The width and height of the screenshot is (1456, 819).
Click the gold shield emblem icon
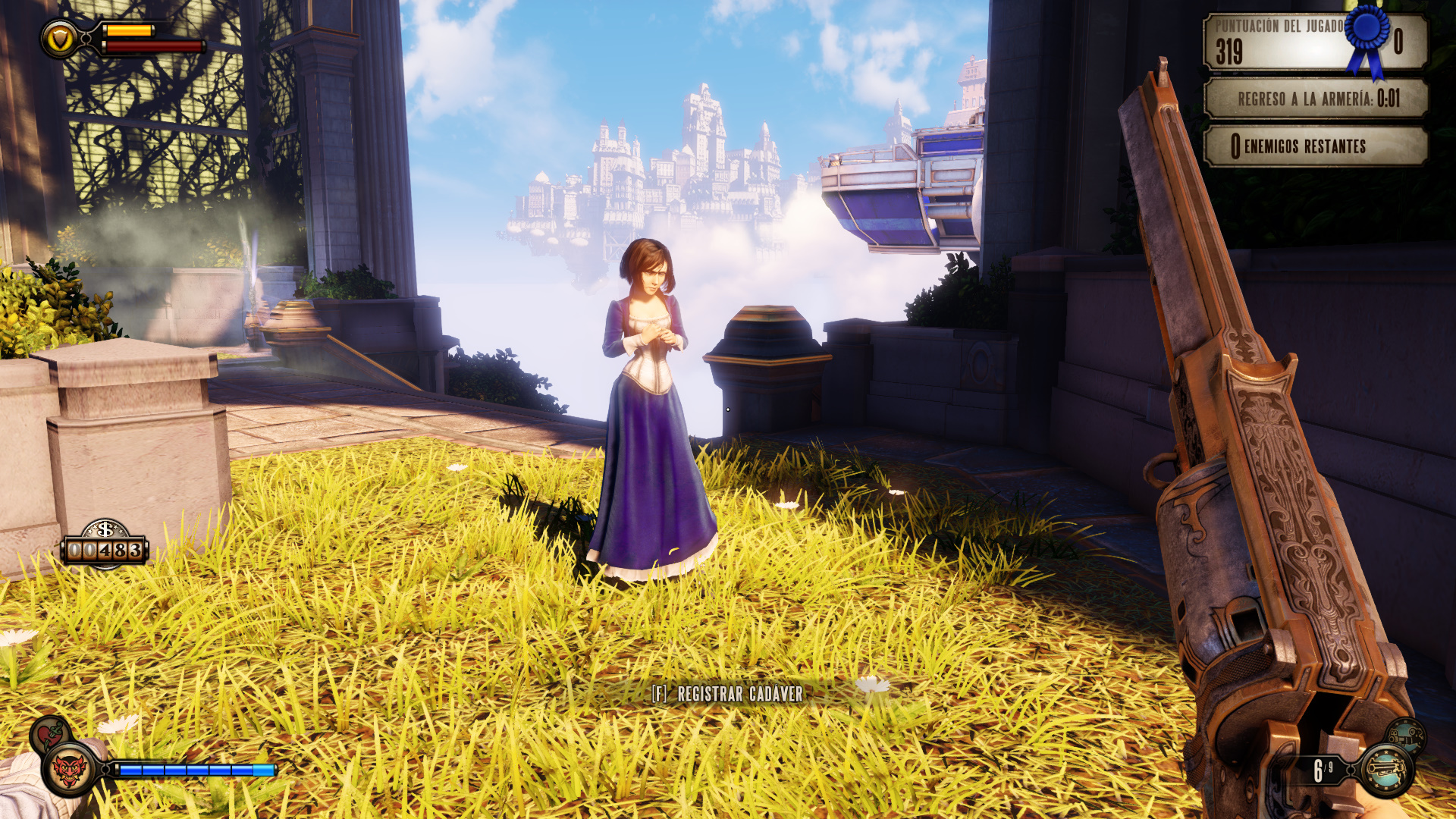pyautogui.click(x=59, y=38)
